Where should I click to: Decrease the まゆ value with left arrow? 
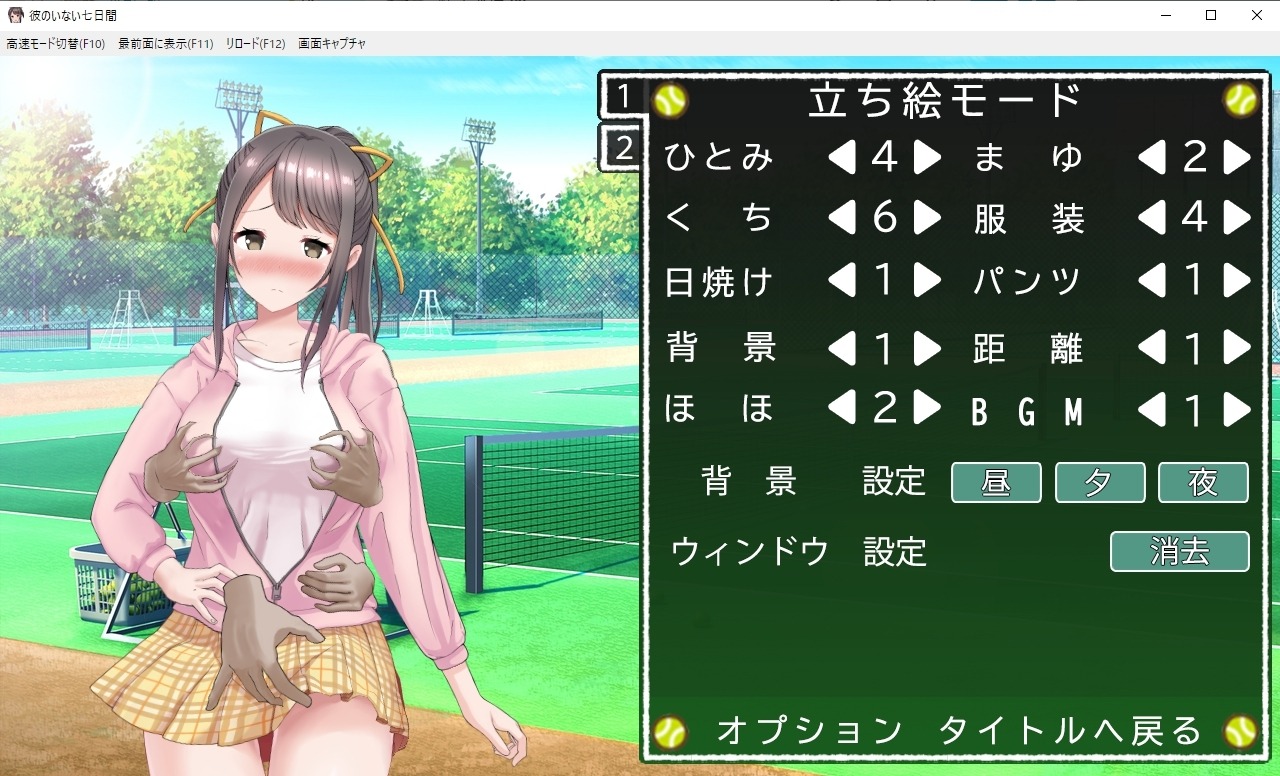point(1152,157)
